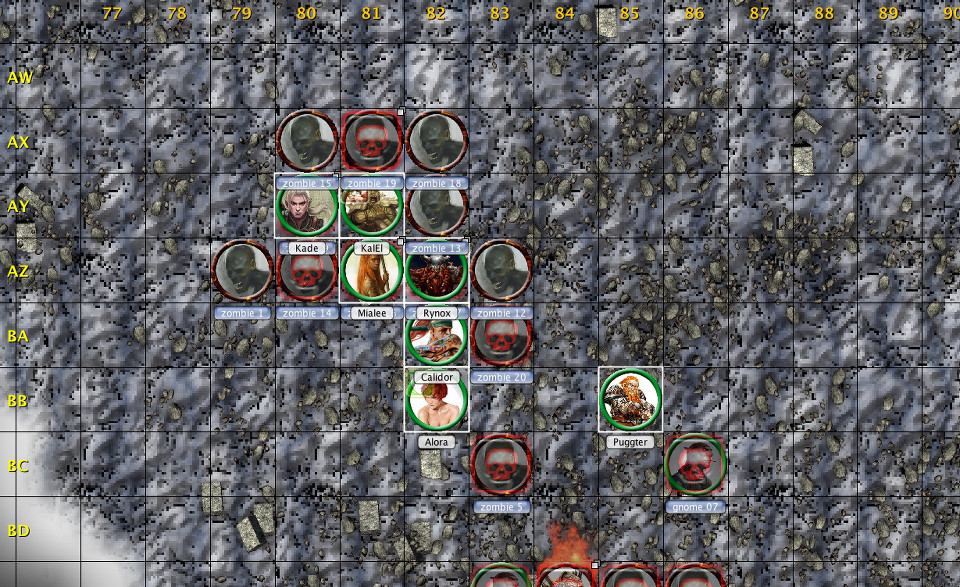Select the zombie 13 token
The width and height of the screenshot is (960, 587).
(x=436, y=206)
